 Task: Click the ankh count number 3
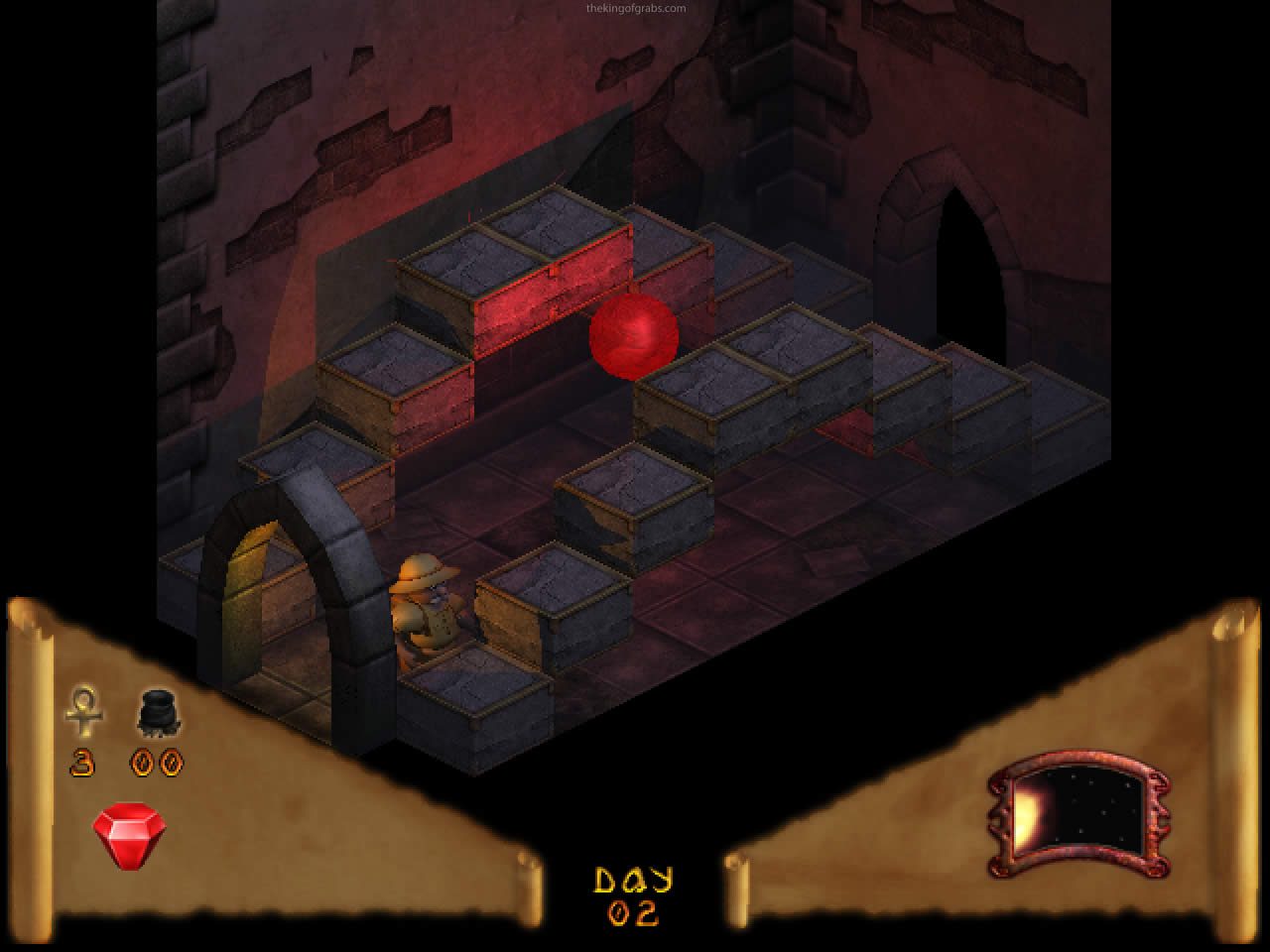click(83, 764)
